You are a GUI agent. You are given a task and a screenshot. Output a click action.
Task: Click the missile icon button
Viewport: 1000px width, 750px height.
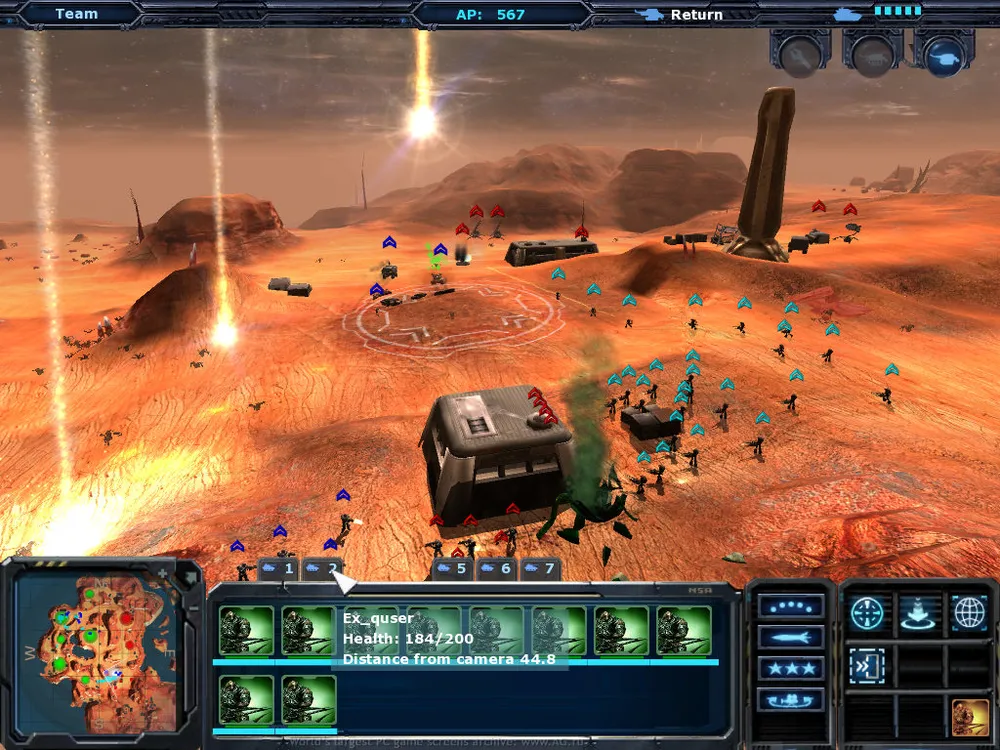coord(791,637)
